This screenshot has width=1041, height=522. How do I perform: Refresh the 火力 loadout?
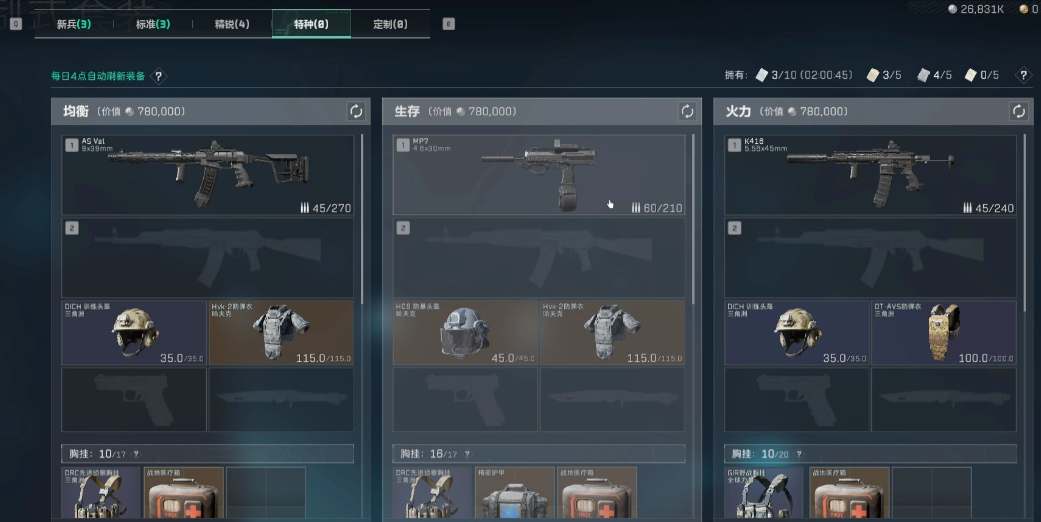click(1019, 111)
